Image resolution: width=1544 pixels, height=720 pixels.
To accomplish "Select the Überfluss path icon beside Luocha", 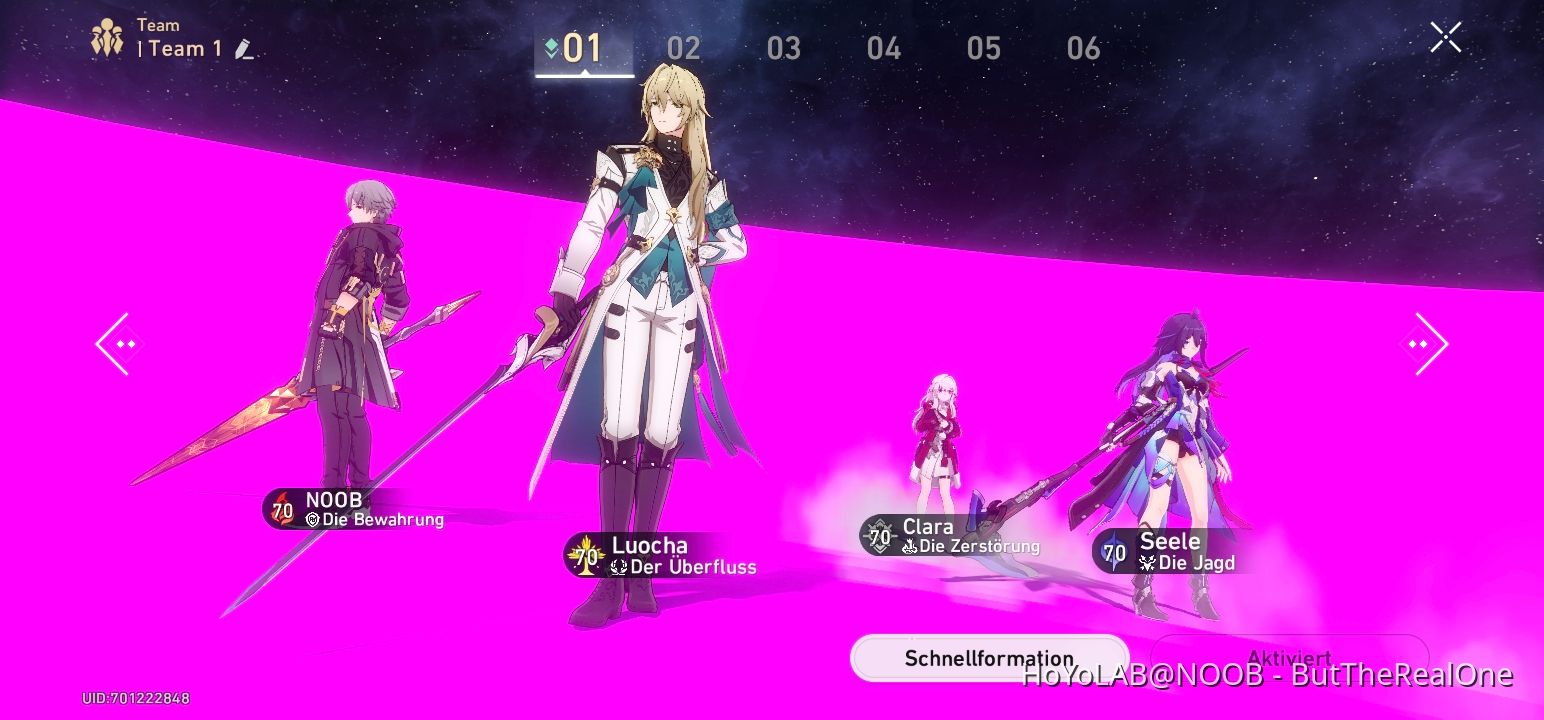I will [618, 565].
